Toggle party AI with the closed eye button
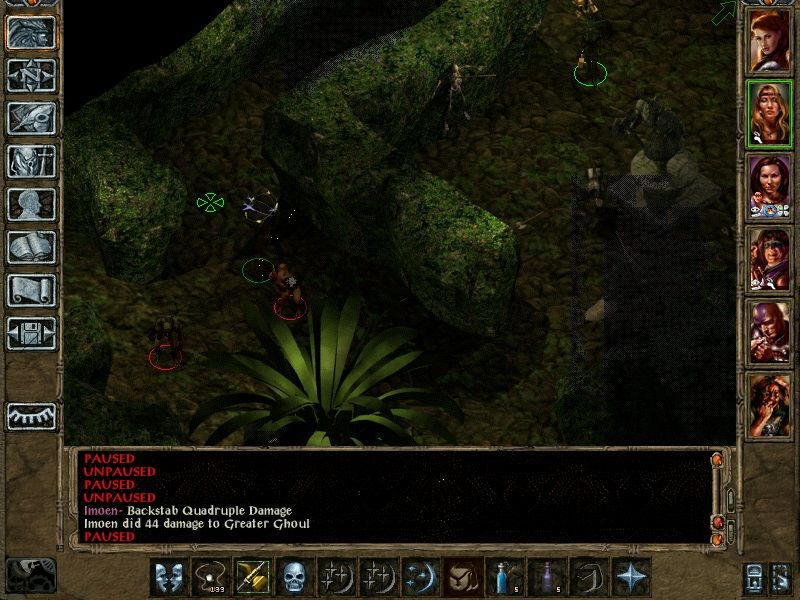 [x=31, y=416]
